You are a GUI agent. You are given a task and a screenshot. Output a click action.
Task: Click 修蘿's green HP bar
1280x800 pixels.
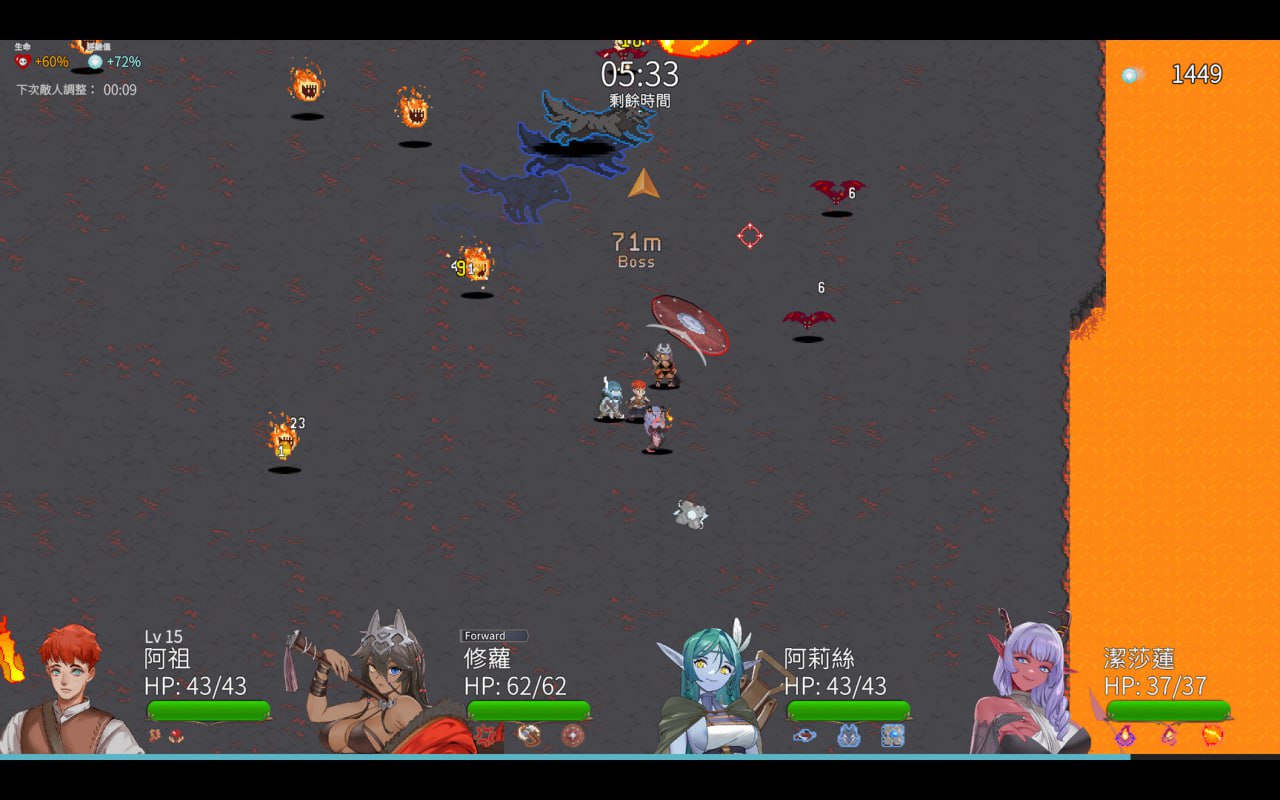[527, 712]
